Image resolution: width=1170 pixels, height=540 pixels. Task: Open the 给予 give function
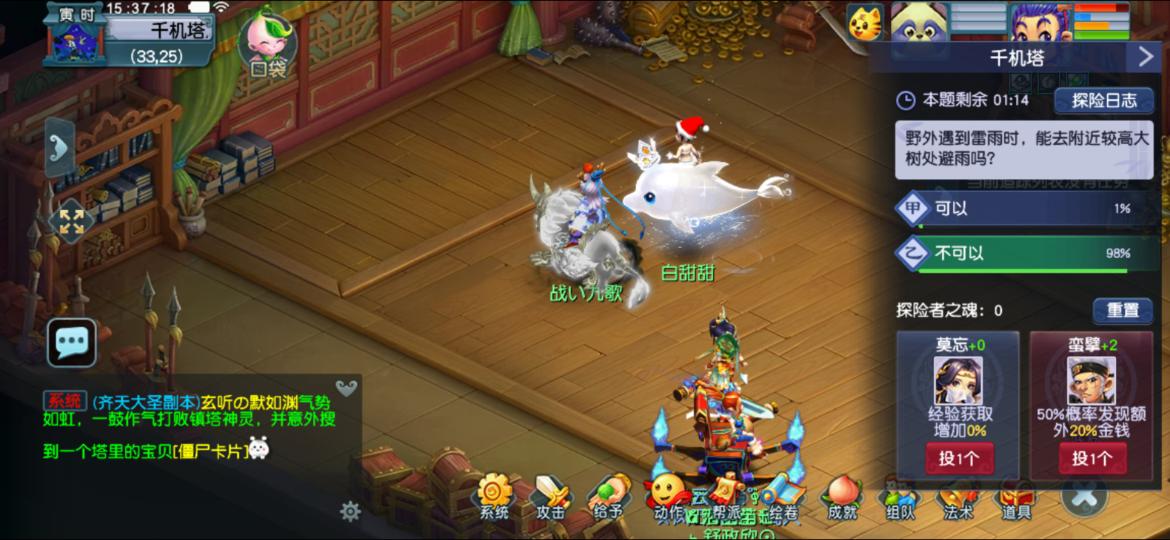[608, 497]
